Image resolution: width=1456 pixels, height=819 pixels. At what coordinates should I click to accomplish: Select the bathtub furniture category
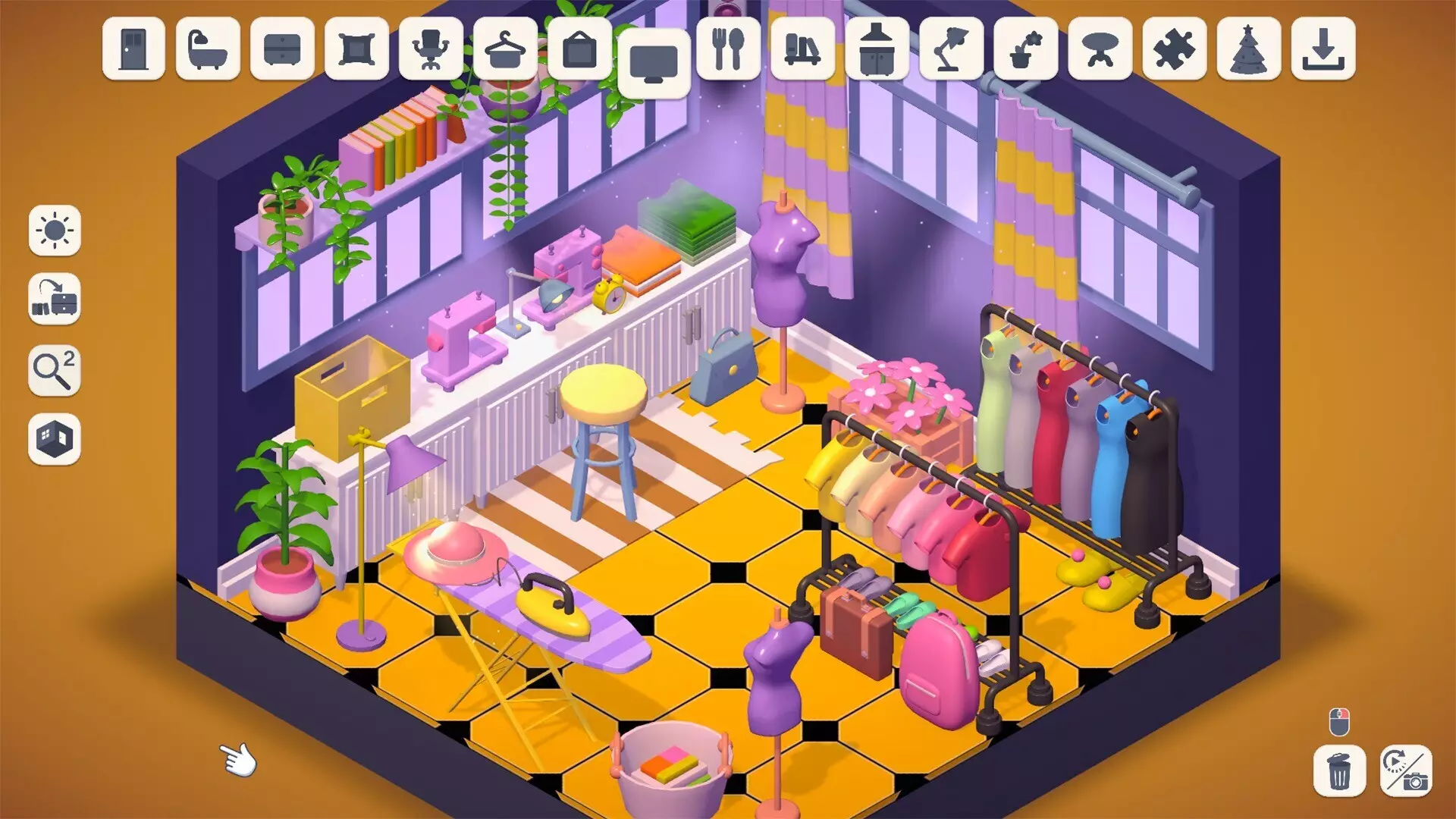point(208,52)
